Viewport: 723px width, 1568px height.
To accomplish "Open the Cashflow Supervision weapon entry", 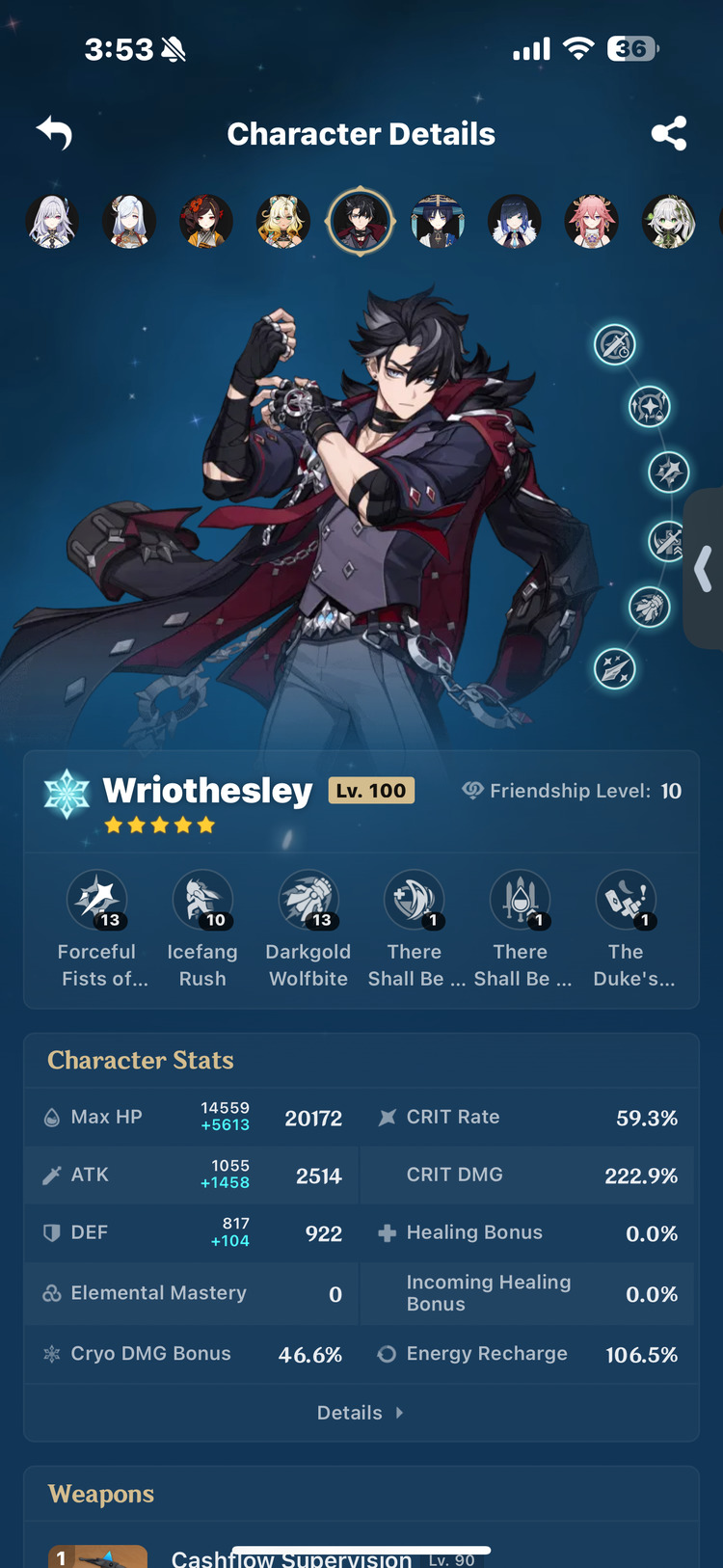I will pos(291,1556).
